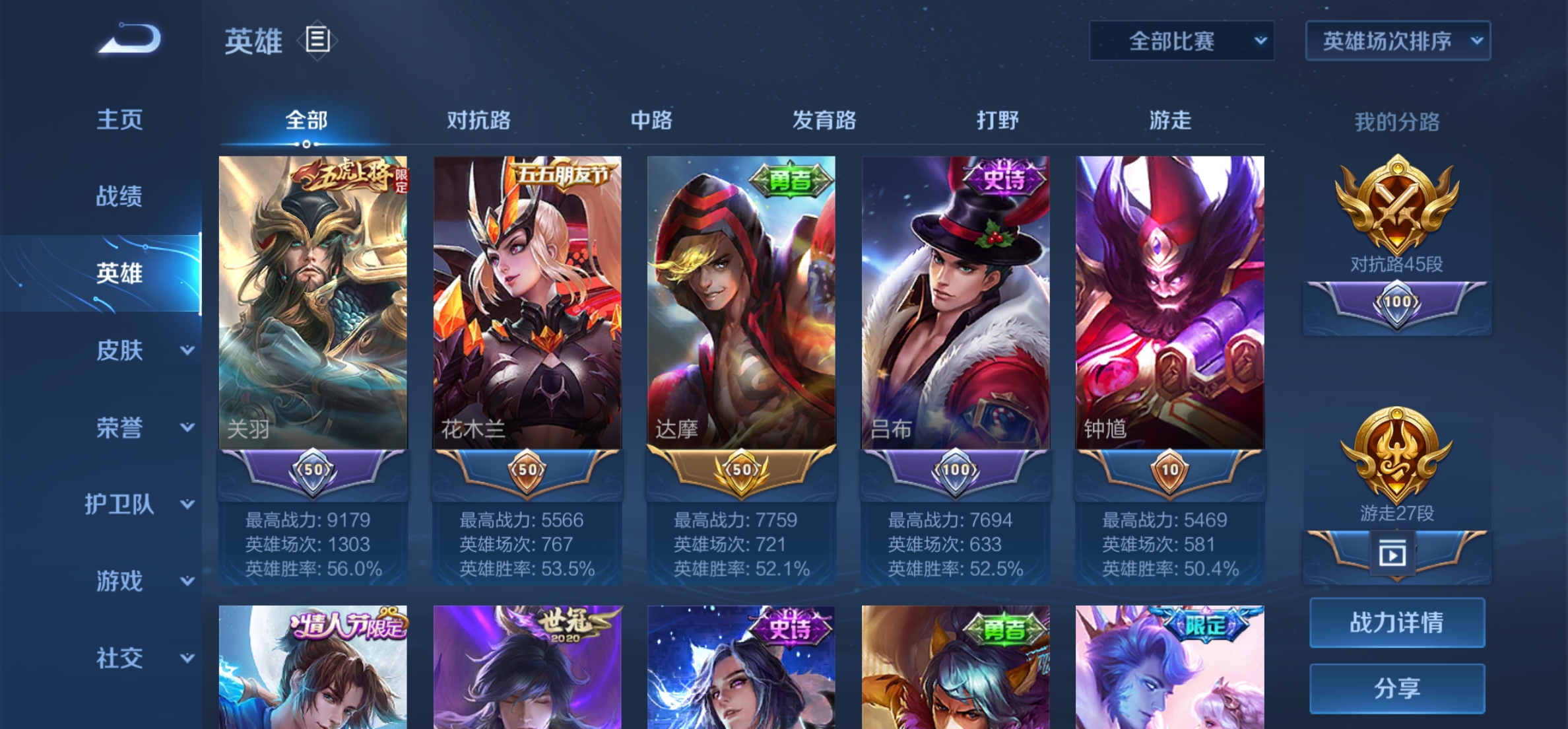Screen dimensions: 1568x729
Task: Open the 英雄场次排序 sorting dropdown
Action: pyautogui.click(x=1398, y=41)
